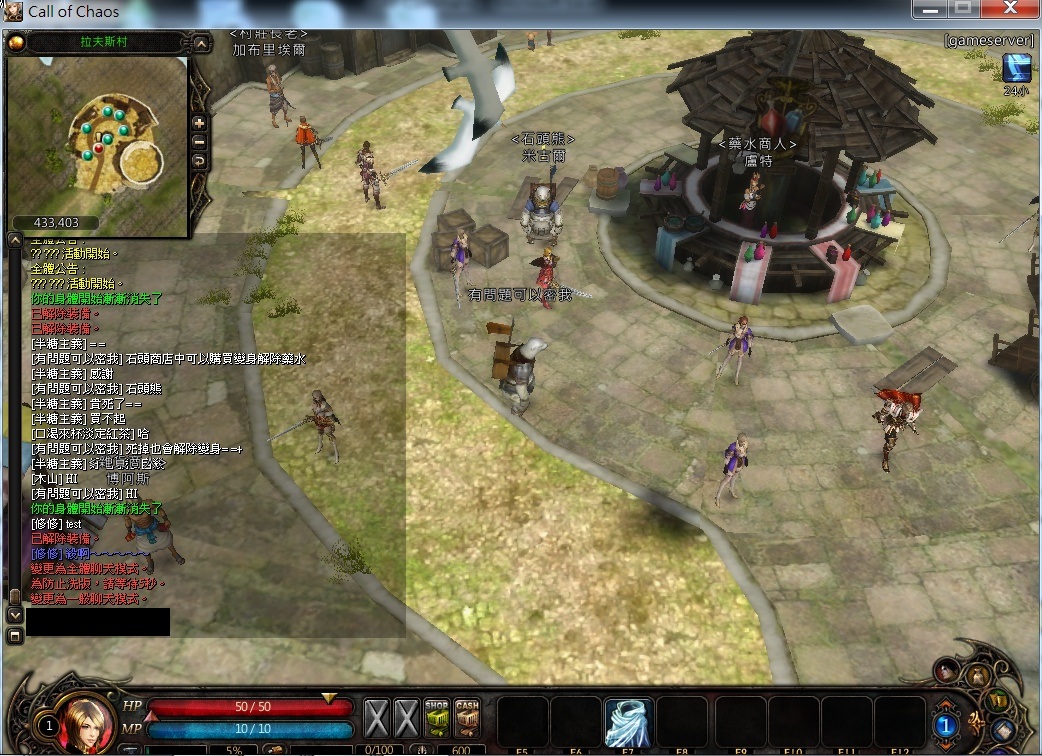Click the minimap's curved-arrow reset button
1042x756 pixels.
pyautogui.click(x=199, y=161)
